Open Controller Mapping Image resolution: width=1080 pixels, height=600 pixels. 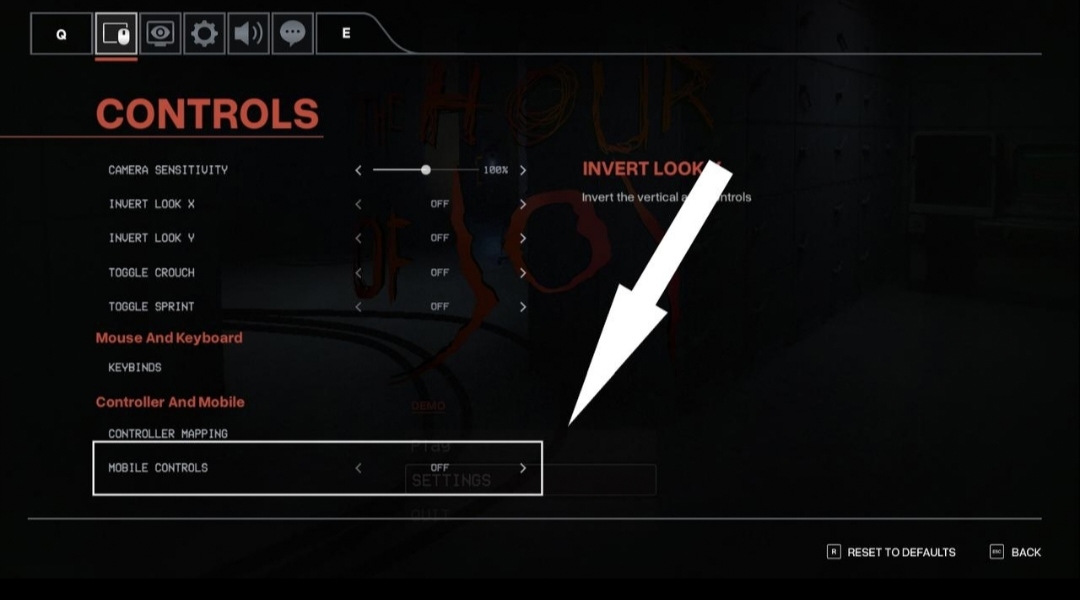[168, 434]
